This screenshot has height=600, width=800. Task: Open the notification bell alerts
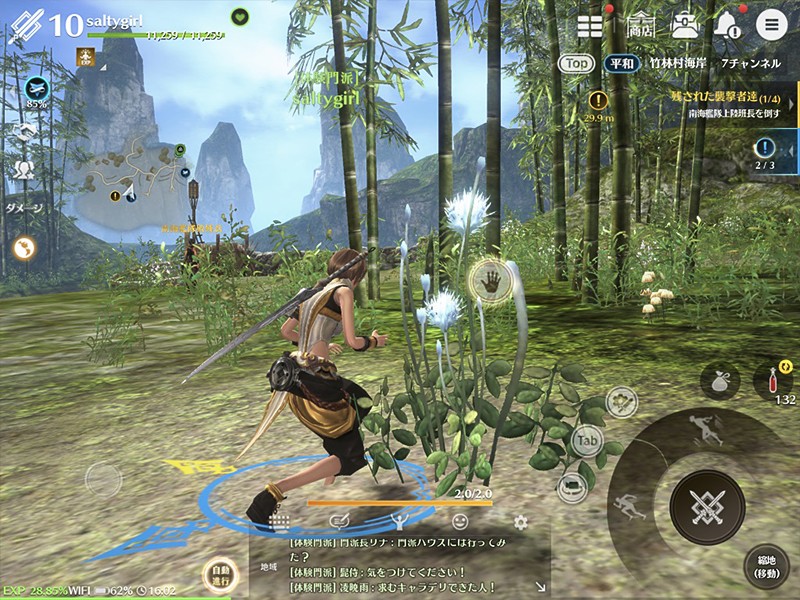click(727, 26)
